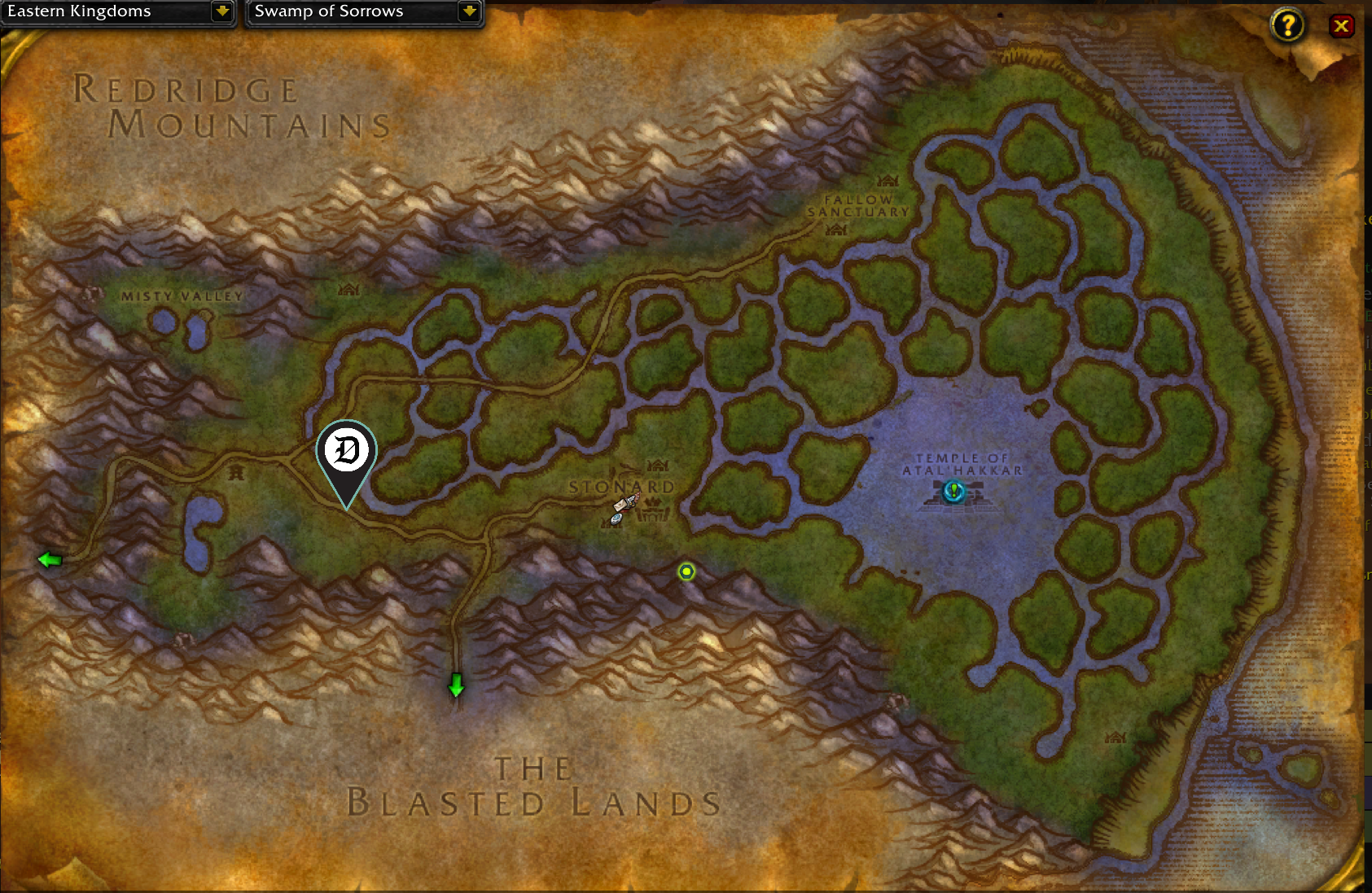The image size is (1372, 893).
Task: Click the yellow arrow on the zone selector
Action: 468,12
